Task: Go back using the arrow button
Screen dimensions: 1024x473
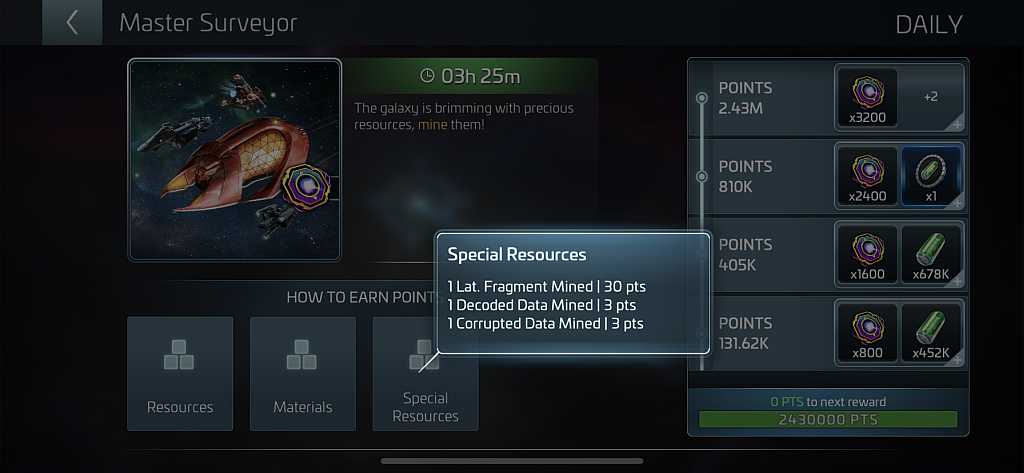Action: pyautogui.click(x=71, y=23)
